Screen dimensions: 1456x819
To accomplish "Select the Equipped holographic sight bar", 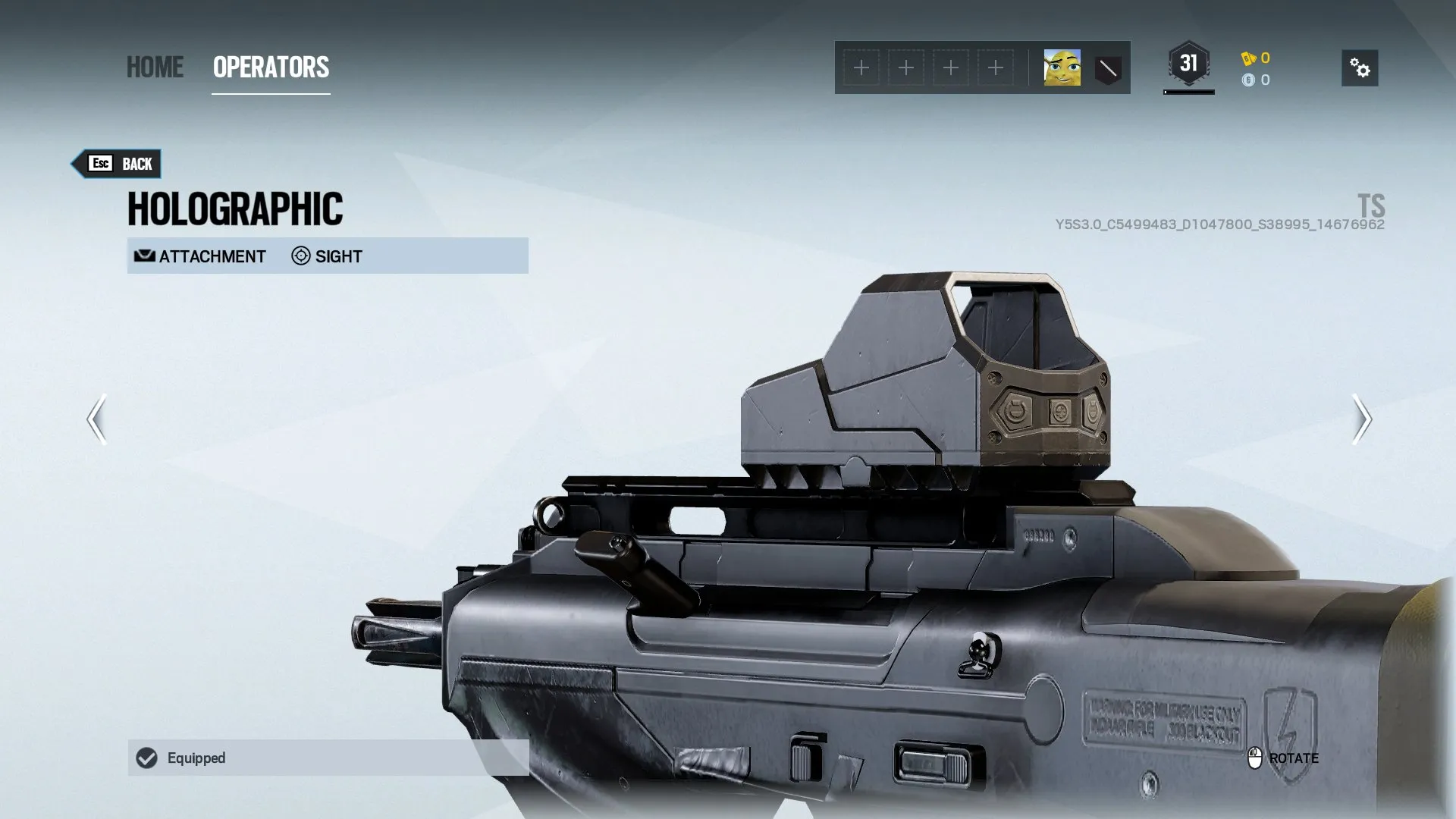I will [328, 758].
